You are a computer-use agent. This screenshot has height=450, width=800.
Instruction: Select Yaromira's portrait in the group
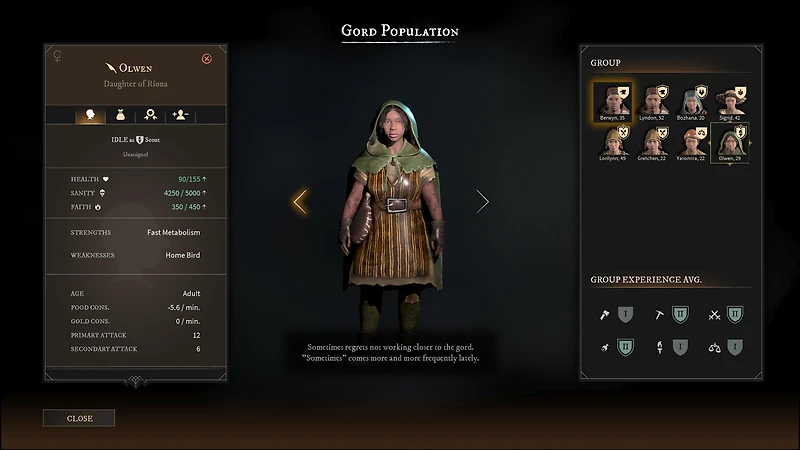point(693,141)
